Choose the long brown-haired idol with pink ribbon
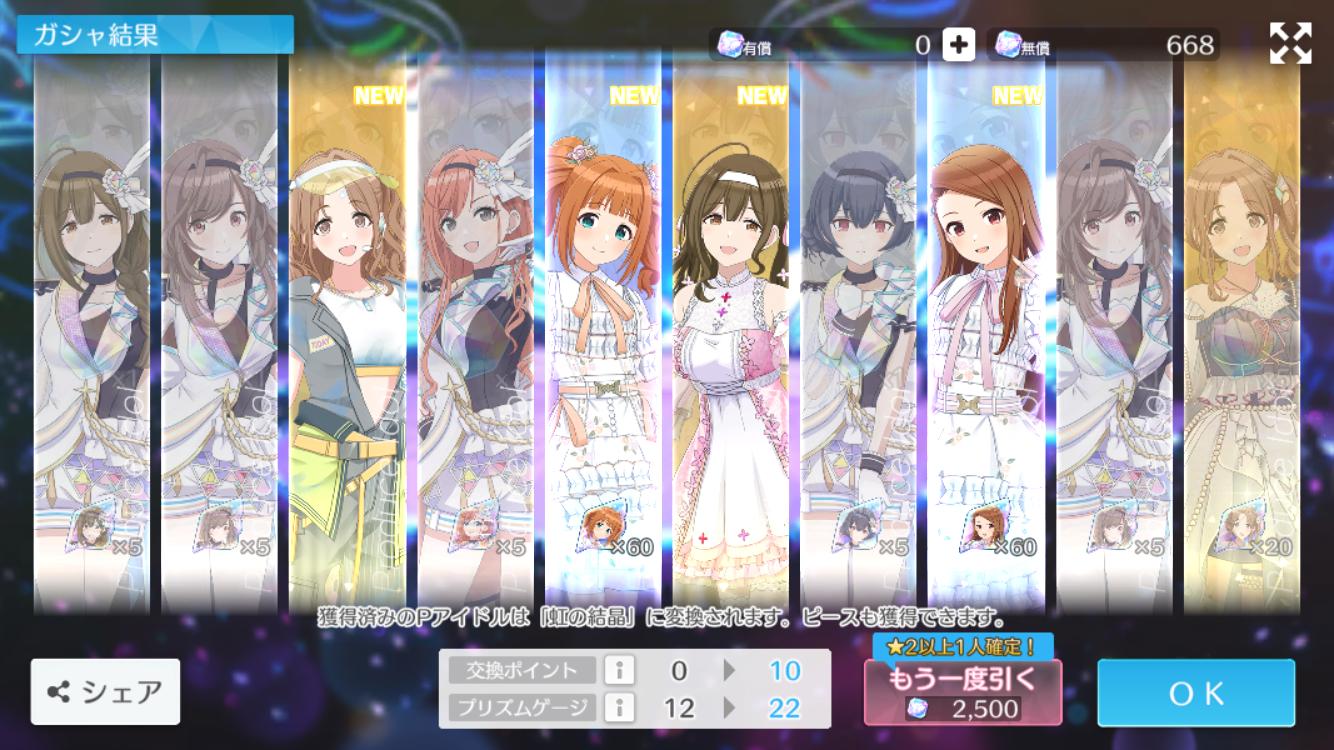 click(986, 330)
